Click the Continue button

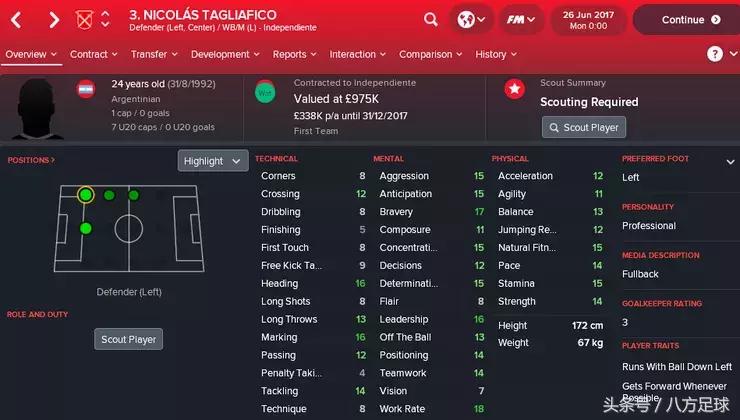(x=685, y=20)
